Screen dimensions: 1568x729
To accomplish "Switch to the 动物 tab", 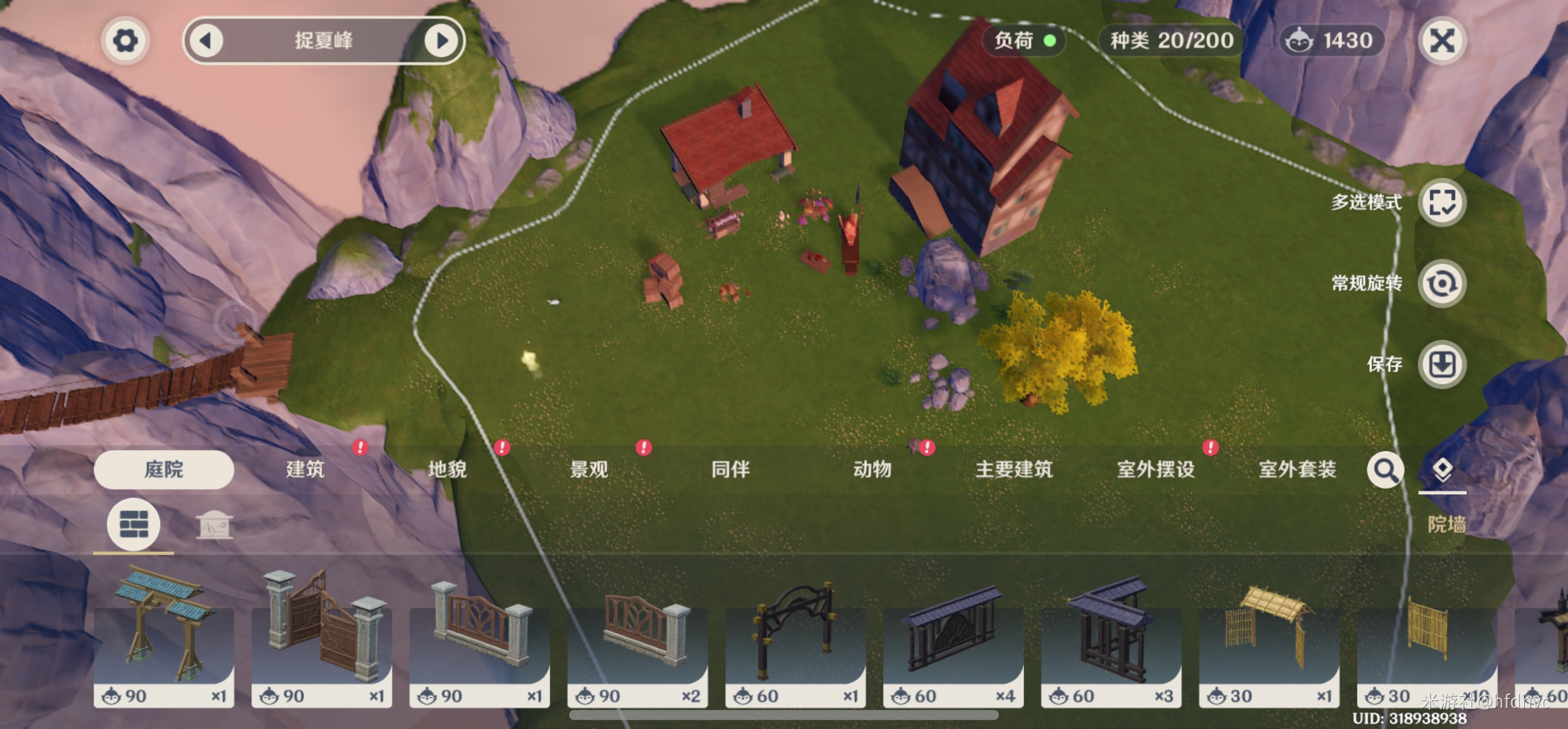I will pyautogui.click(x=872, y=470).
